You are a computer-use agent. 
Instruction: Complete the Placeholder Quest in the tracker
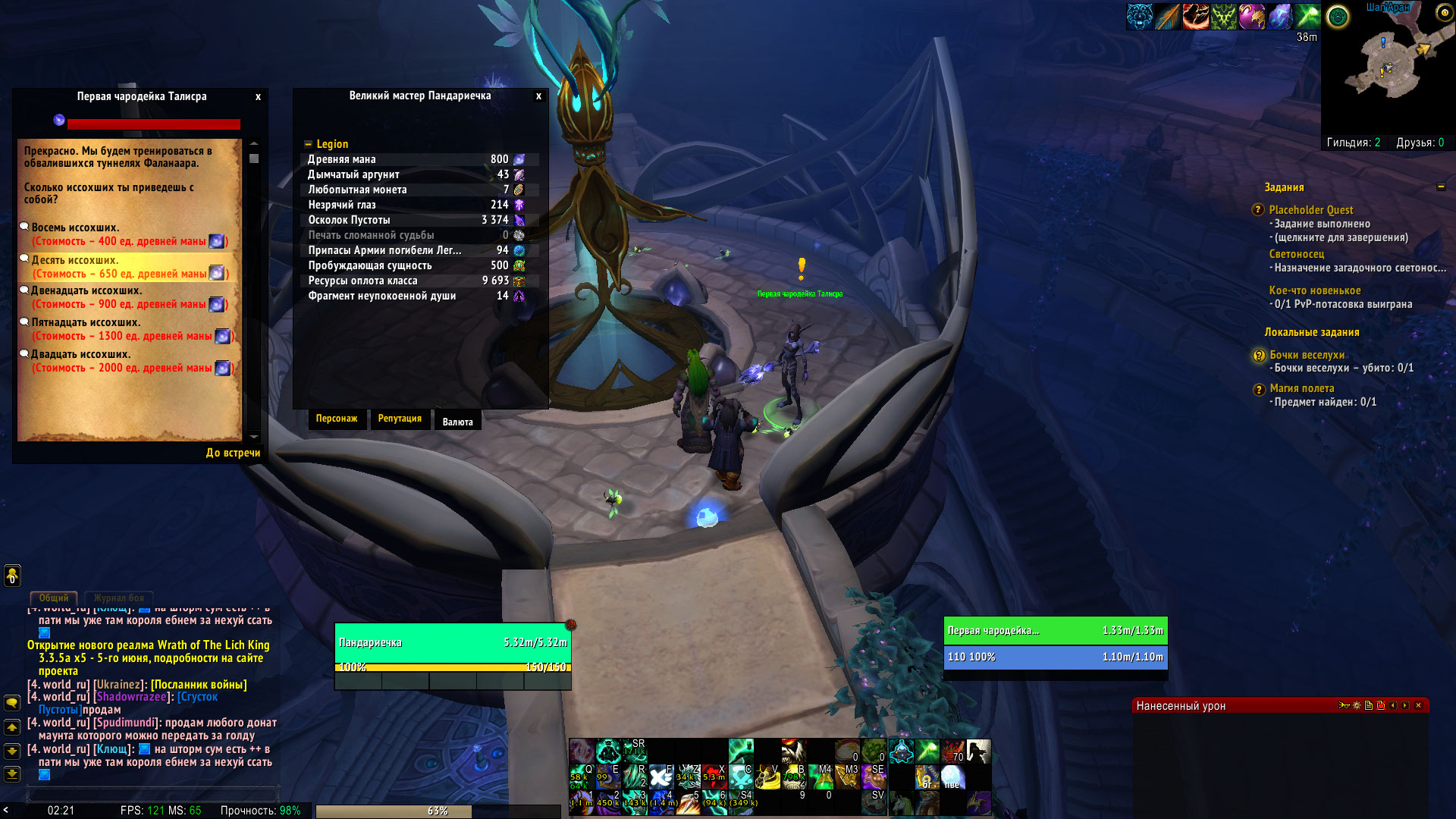click(x=1311, y=210)
